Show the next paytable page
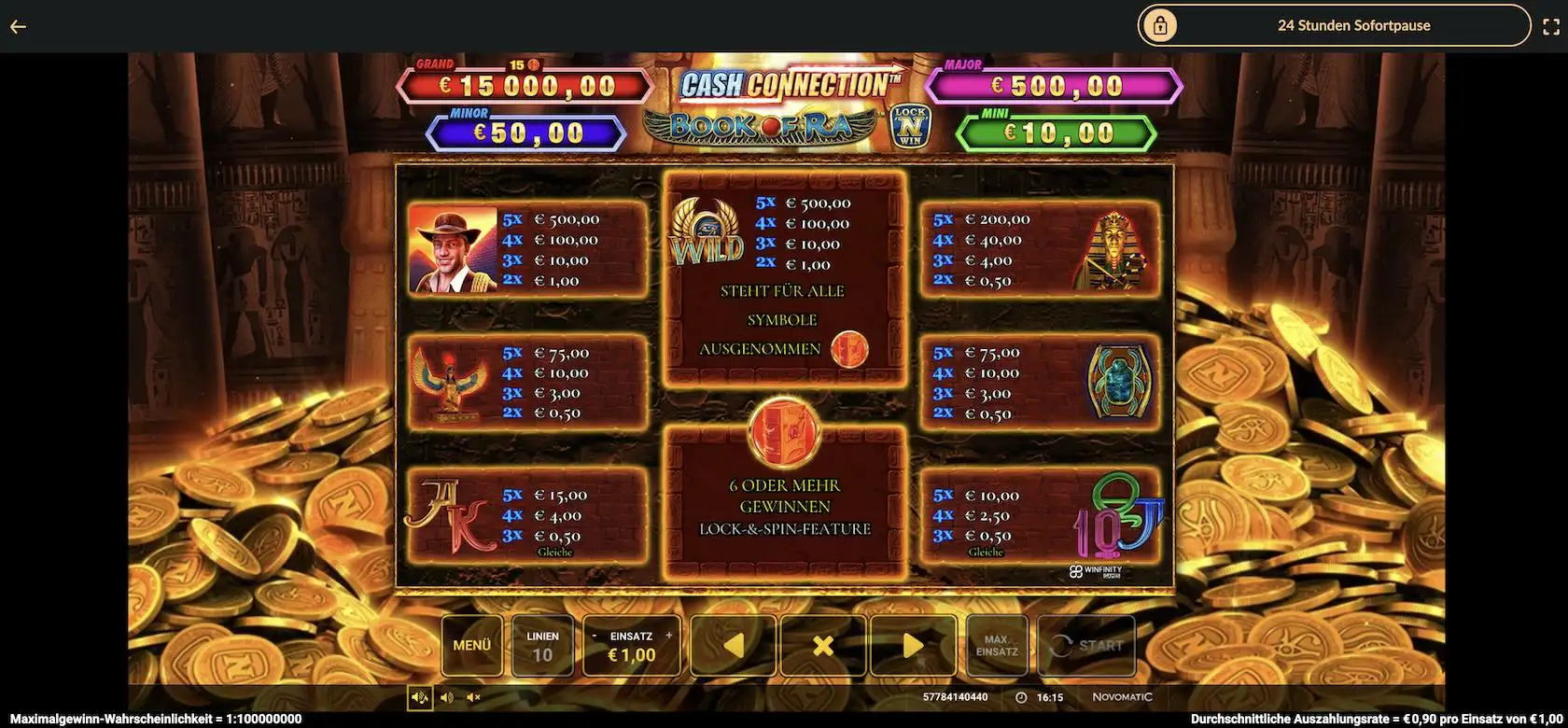Screen dimensions: 1568x728 tap(912, 645)
